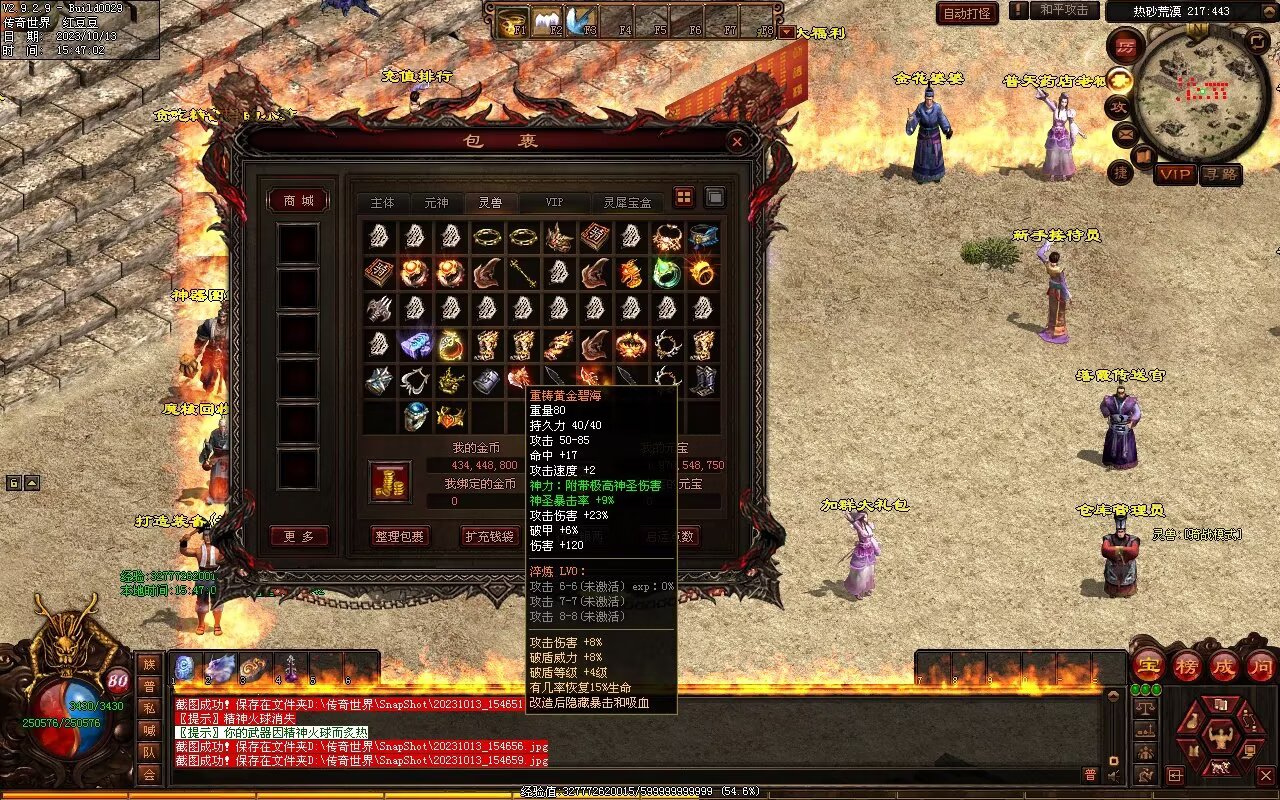This screenshot has height=800, width=1280.
Task: Select the 灵兽 tab
Action: tap(490, 202)
